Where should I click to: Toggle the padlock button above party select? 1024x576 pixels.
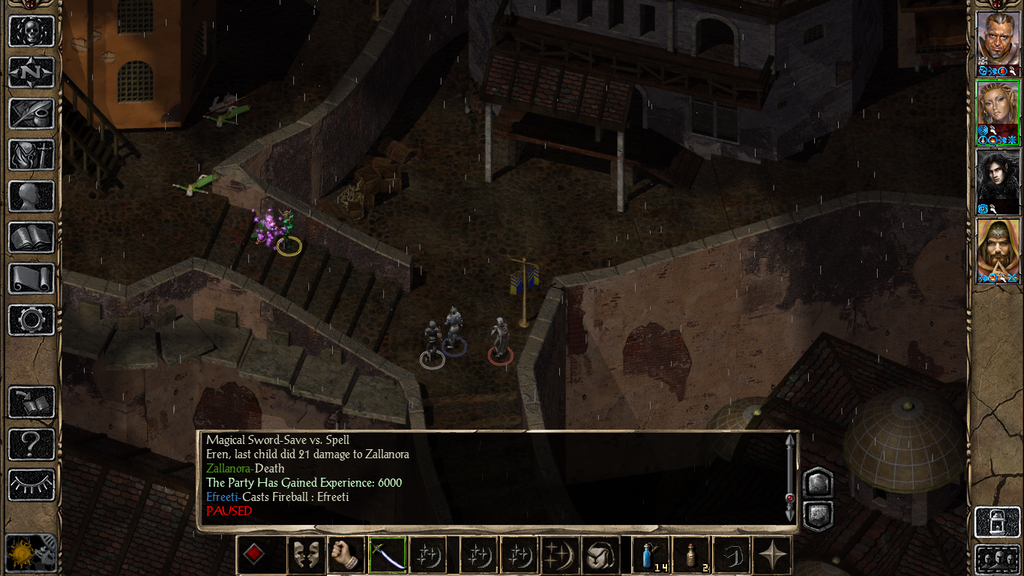coord(997,522)
